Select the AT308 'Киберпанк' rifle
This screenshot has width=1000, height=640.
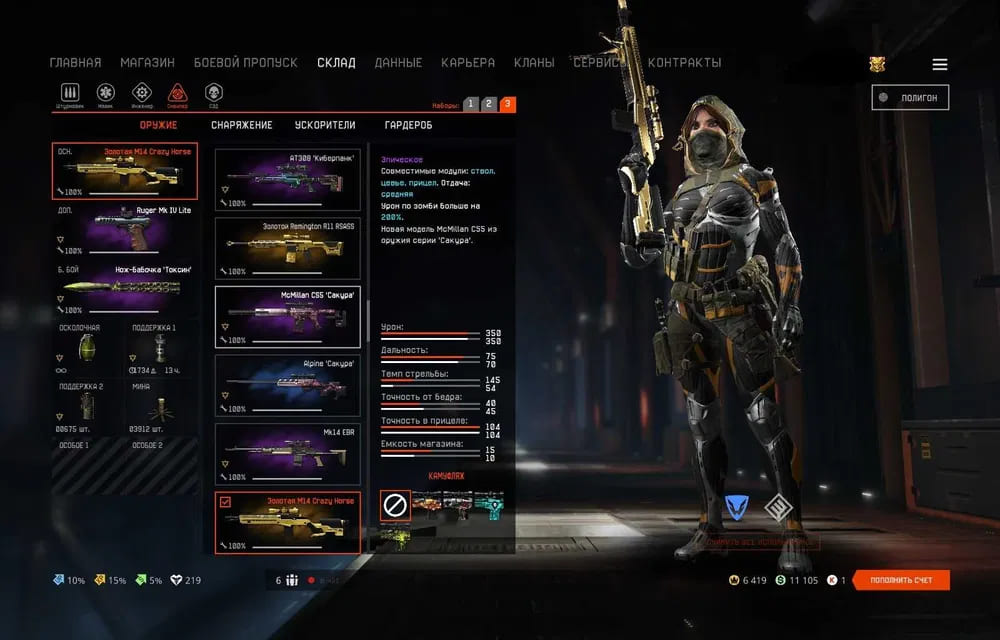coord(287,175)
